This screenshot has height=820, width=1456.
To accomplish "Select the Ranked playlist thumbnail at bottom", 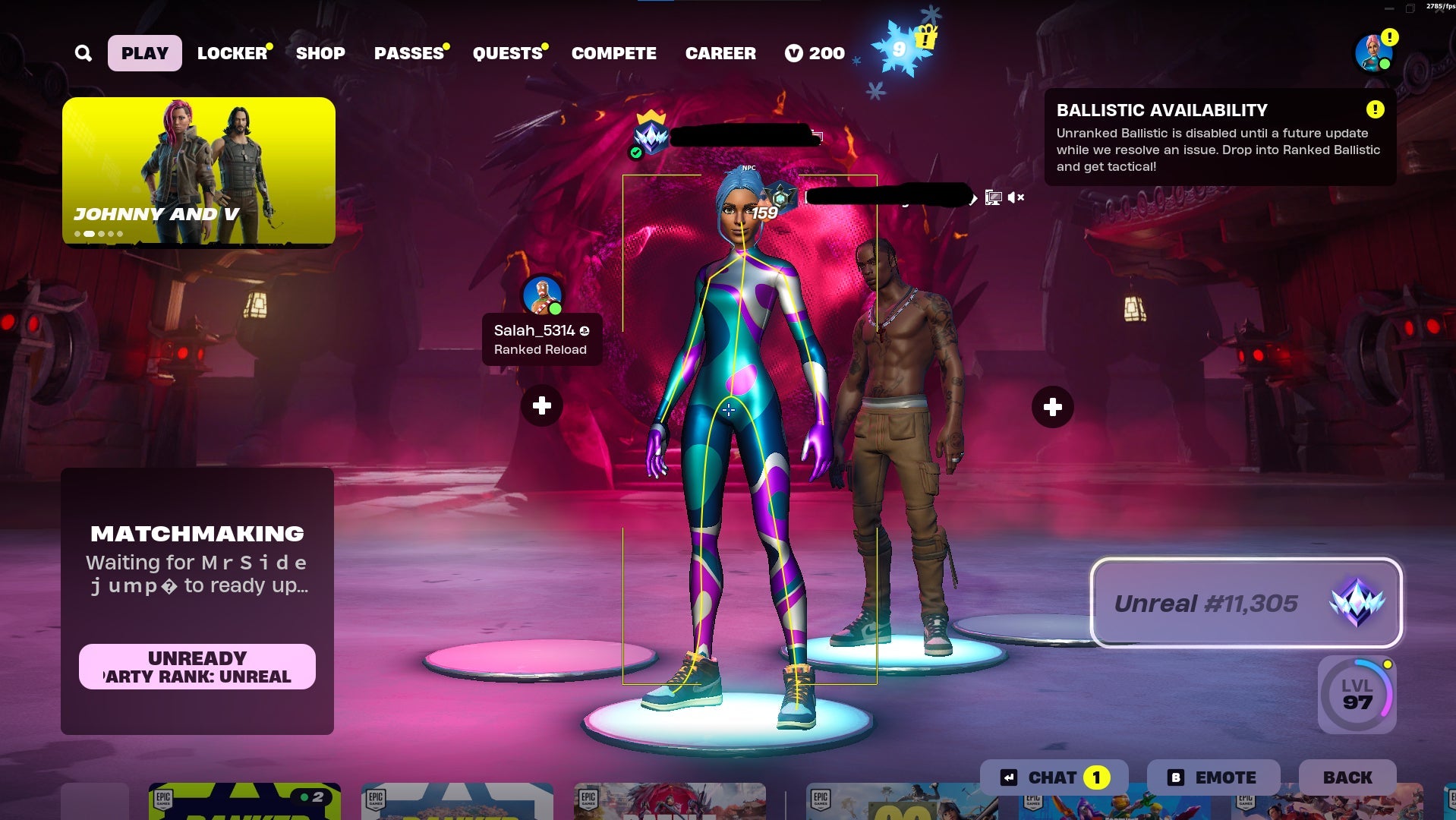I will pyautogui.click(x=243, y=801).
